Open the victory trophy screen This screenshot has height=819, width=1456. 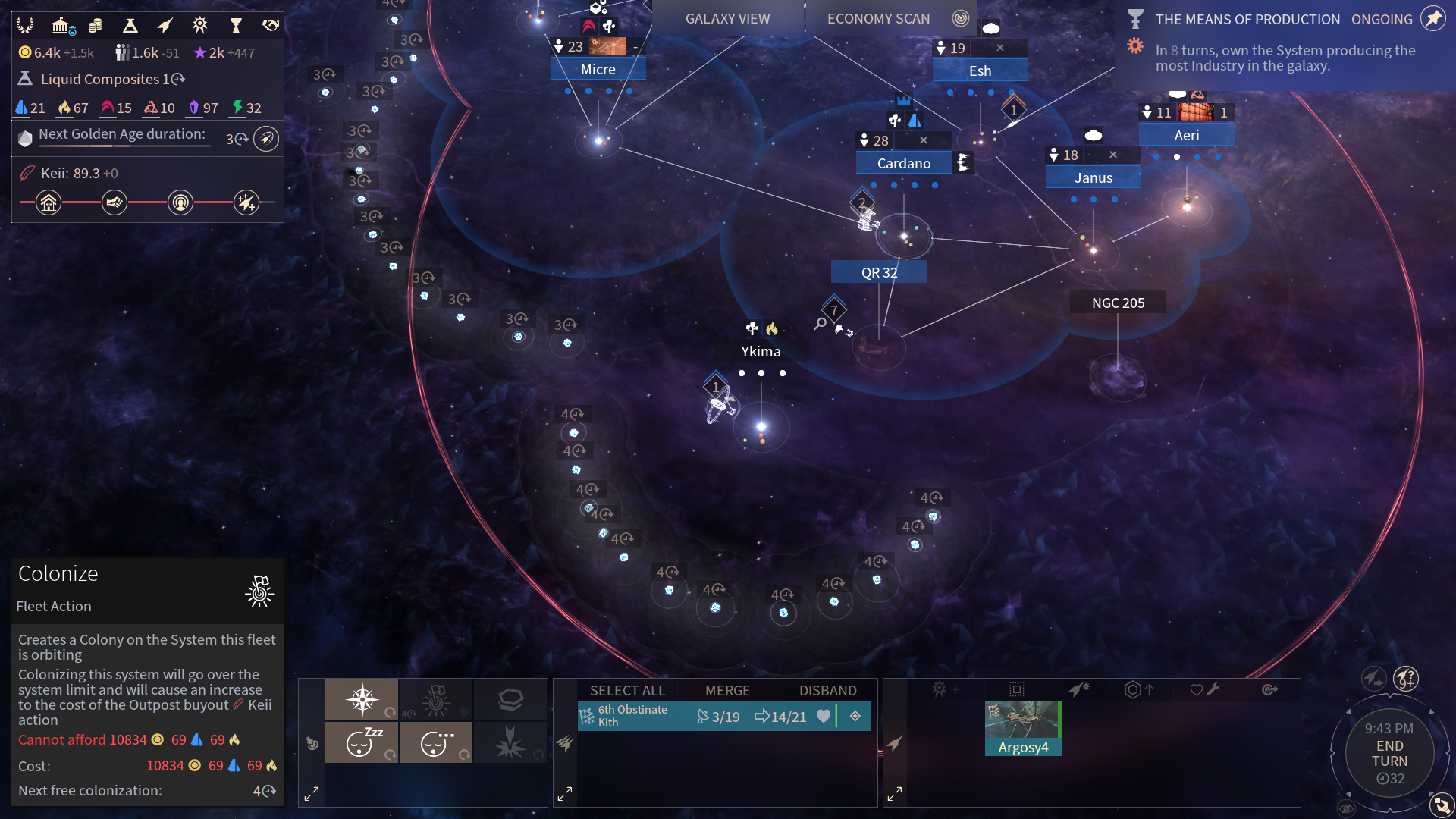235,26
